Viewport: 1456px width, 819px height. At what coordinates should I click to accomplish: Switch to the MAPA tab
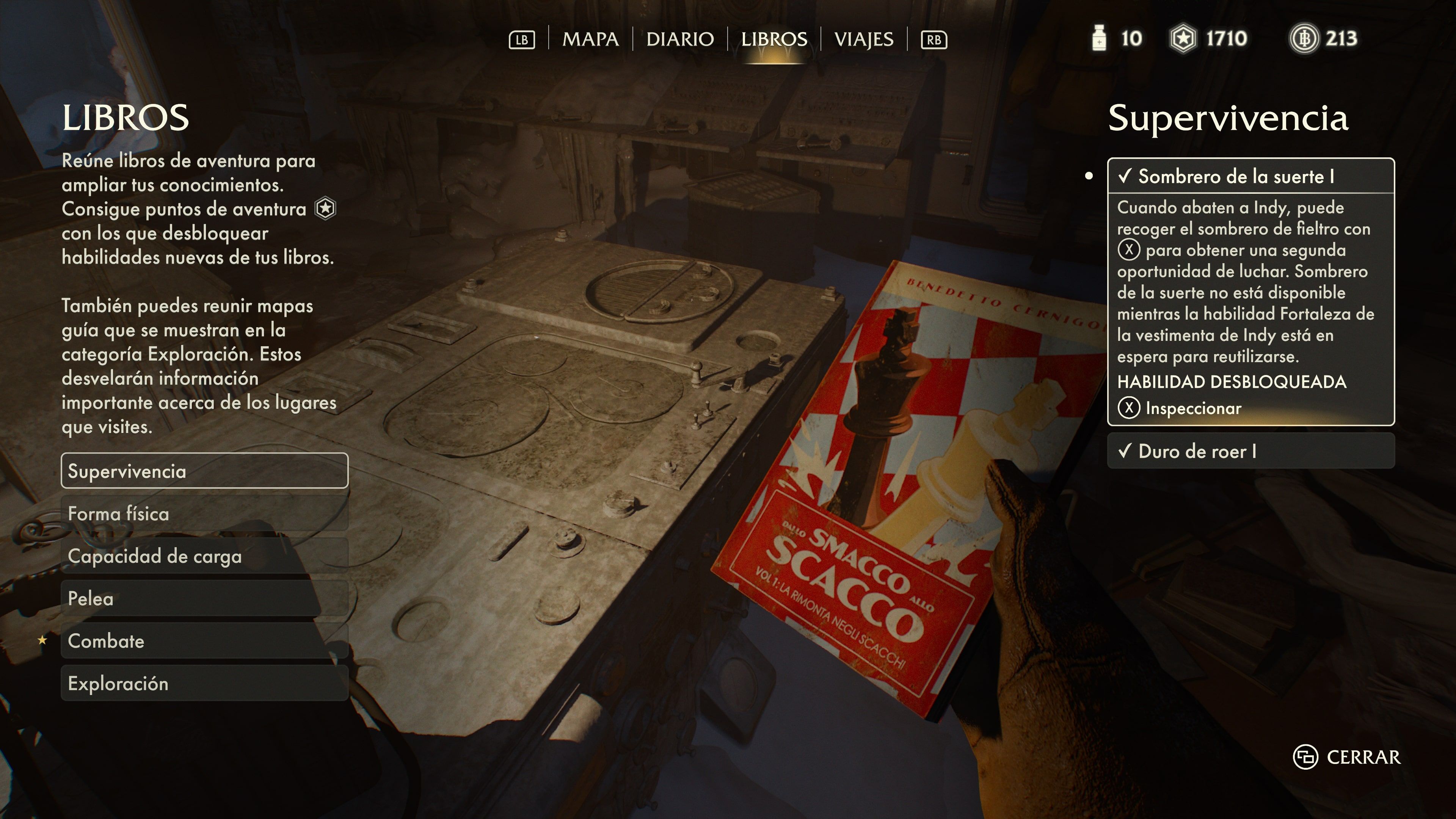coord(590,39)
